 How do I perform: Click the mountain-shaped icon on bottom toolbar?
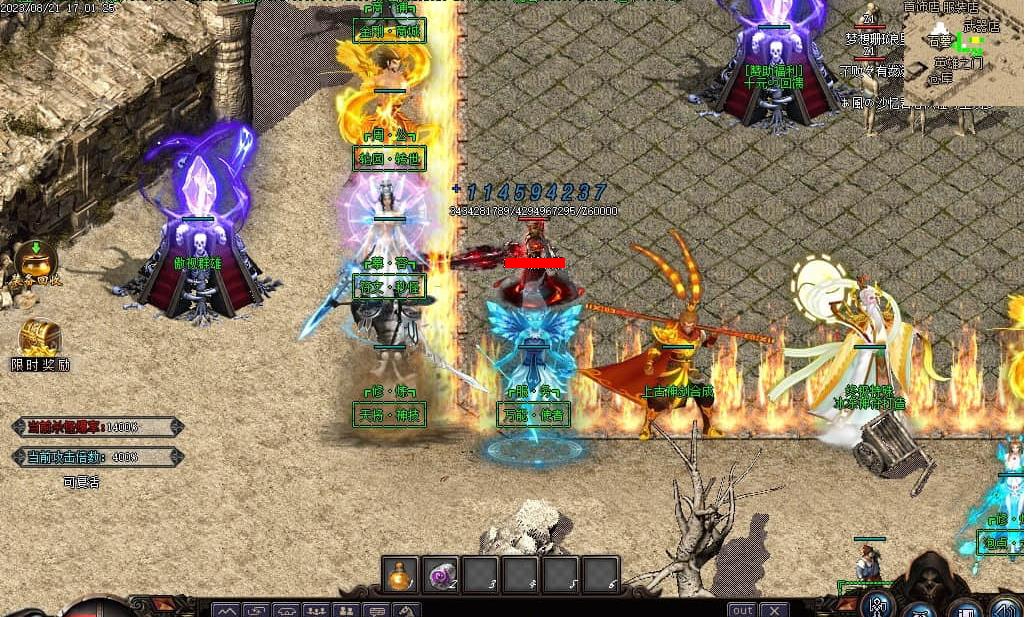(226, 611)
